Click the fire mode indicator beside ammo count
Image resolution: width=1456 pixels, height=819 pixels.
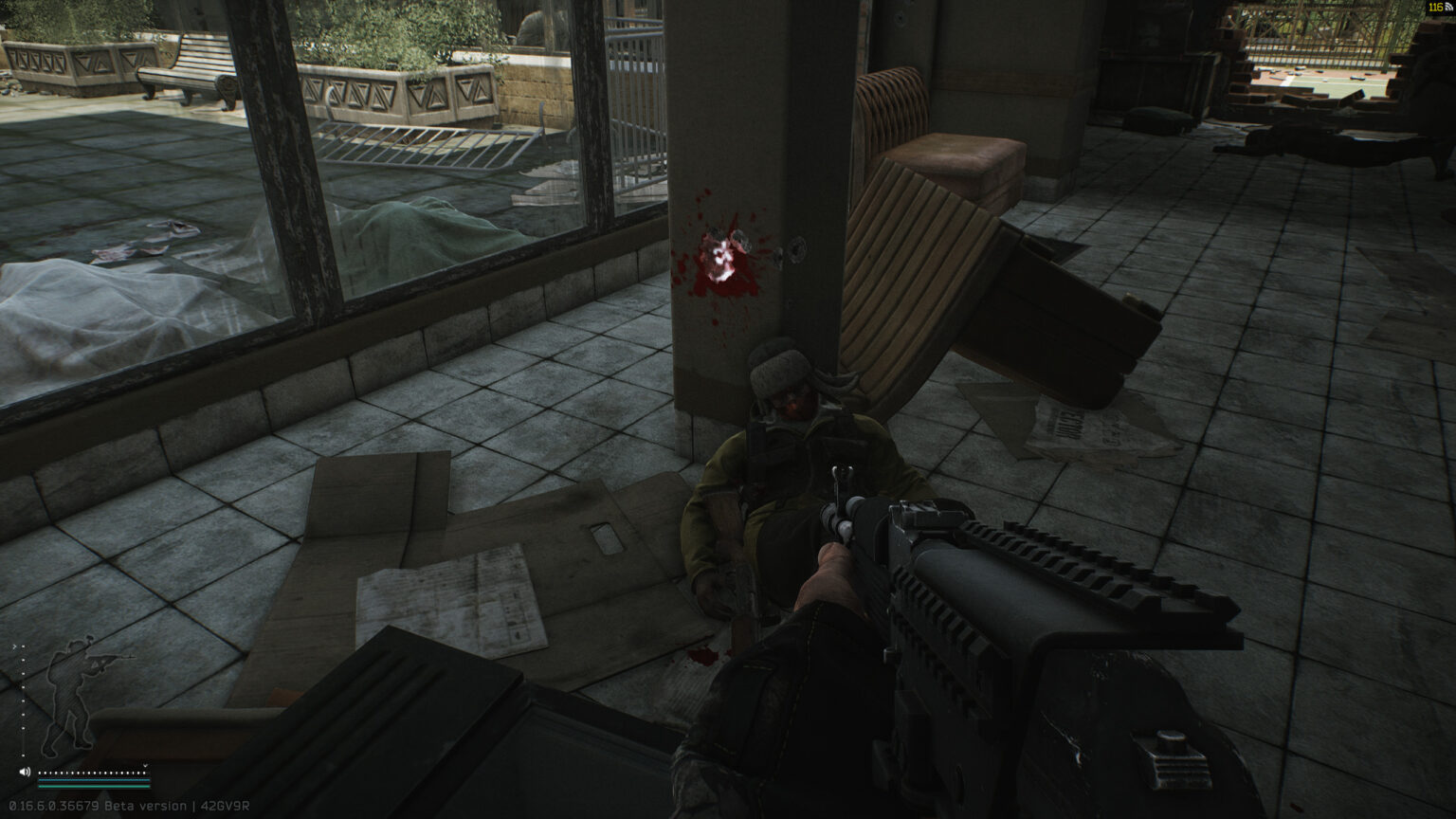click(1448, 9)
